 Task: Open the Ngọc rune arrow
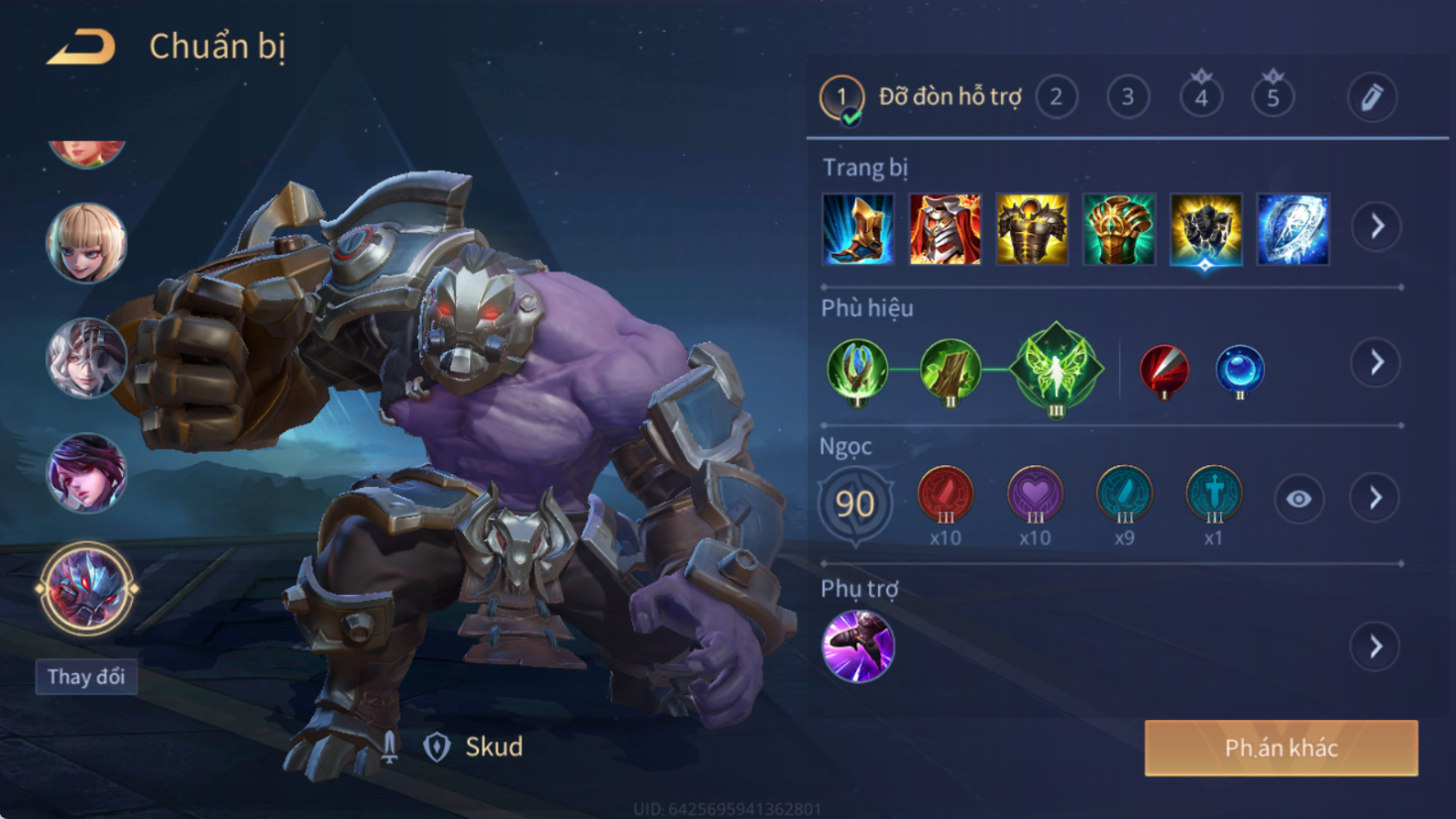[1376, 498]
